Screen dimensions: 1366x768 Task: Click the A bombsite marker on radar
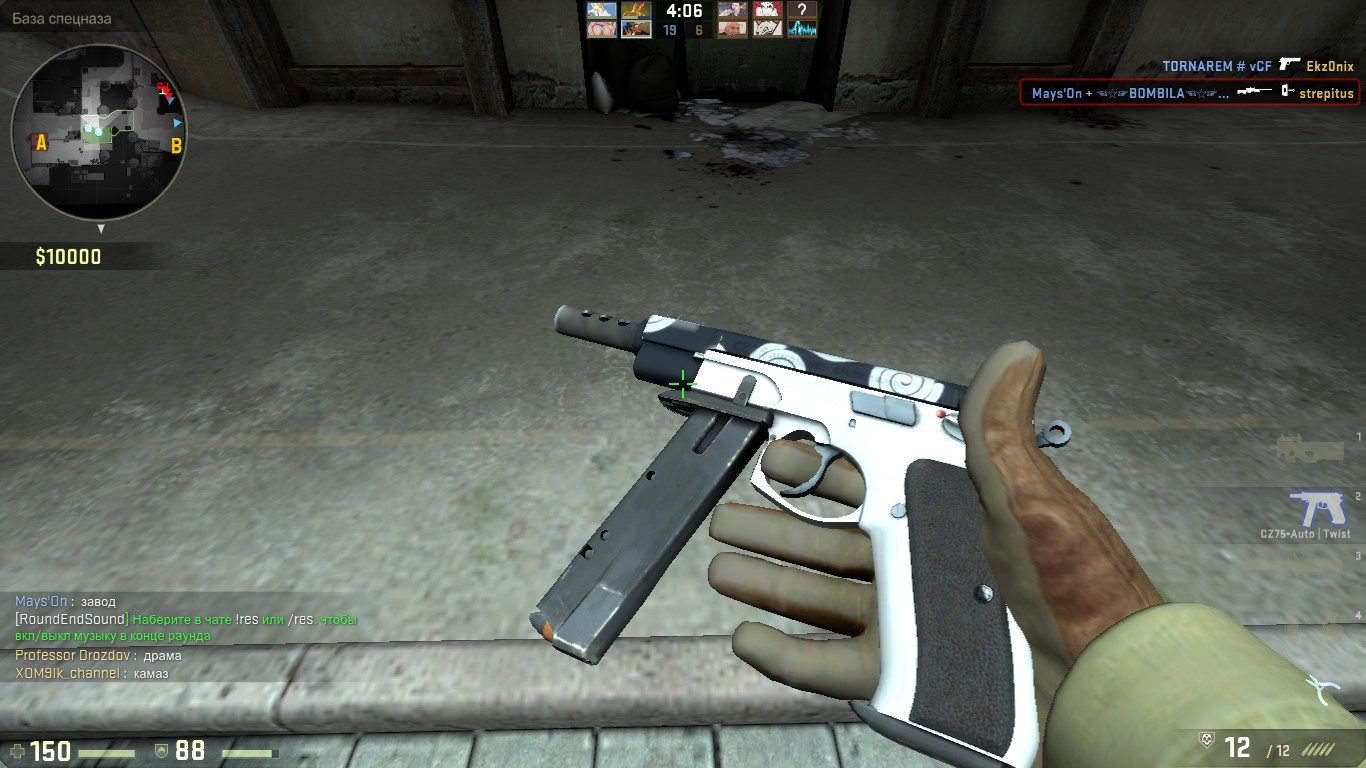point(41,143)
